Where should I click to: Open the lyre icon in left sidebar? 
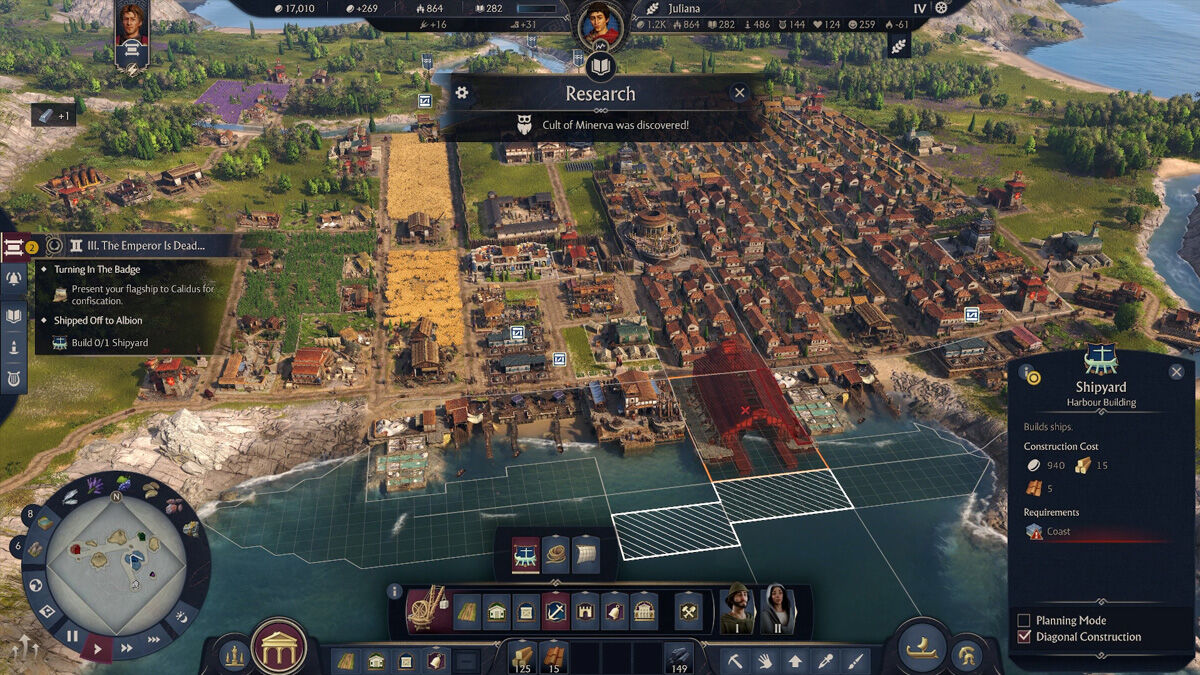pyautogui.click(x=14, y=378)
